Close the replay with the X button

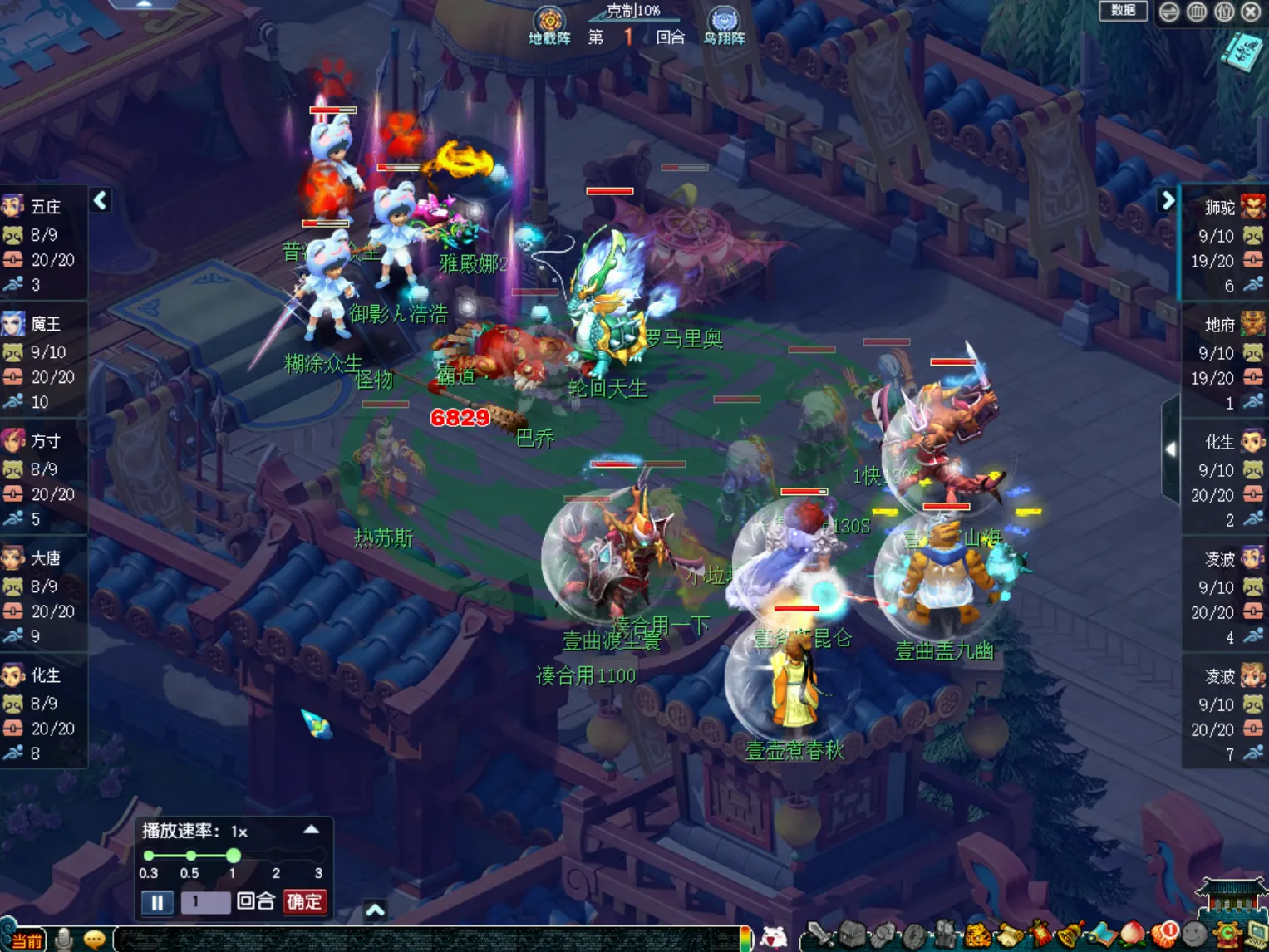point(1251,12)
